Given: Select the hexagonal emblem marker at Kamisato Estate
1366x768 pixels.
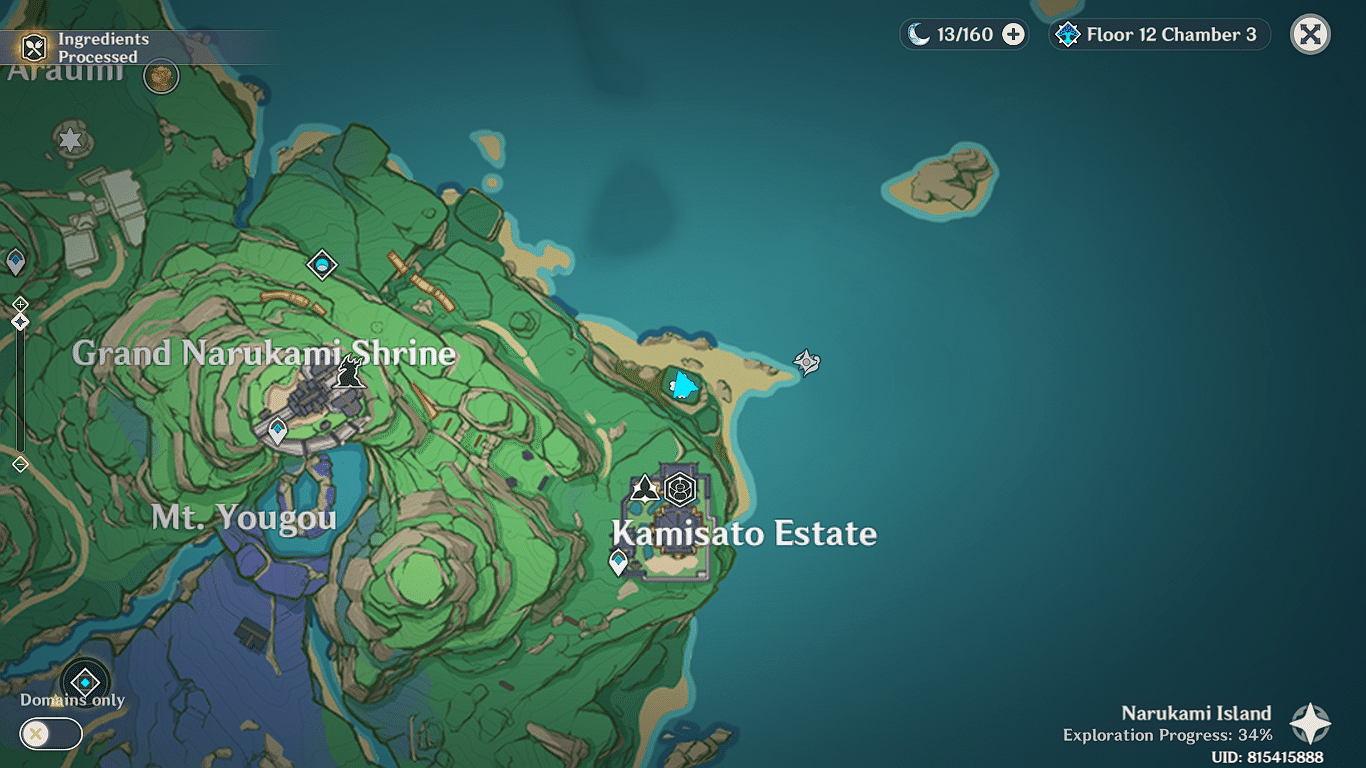Looking at the screenshot, I should (680, 489).
